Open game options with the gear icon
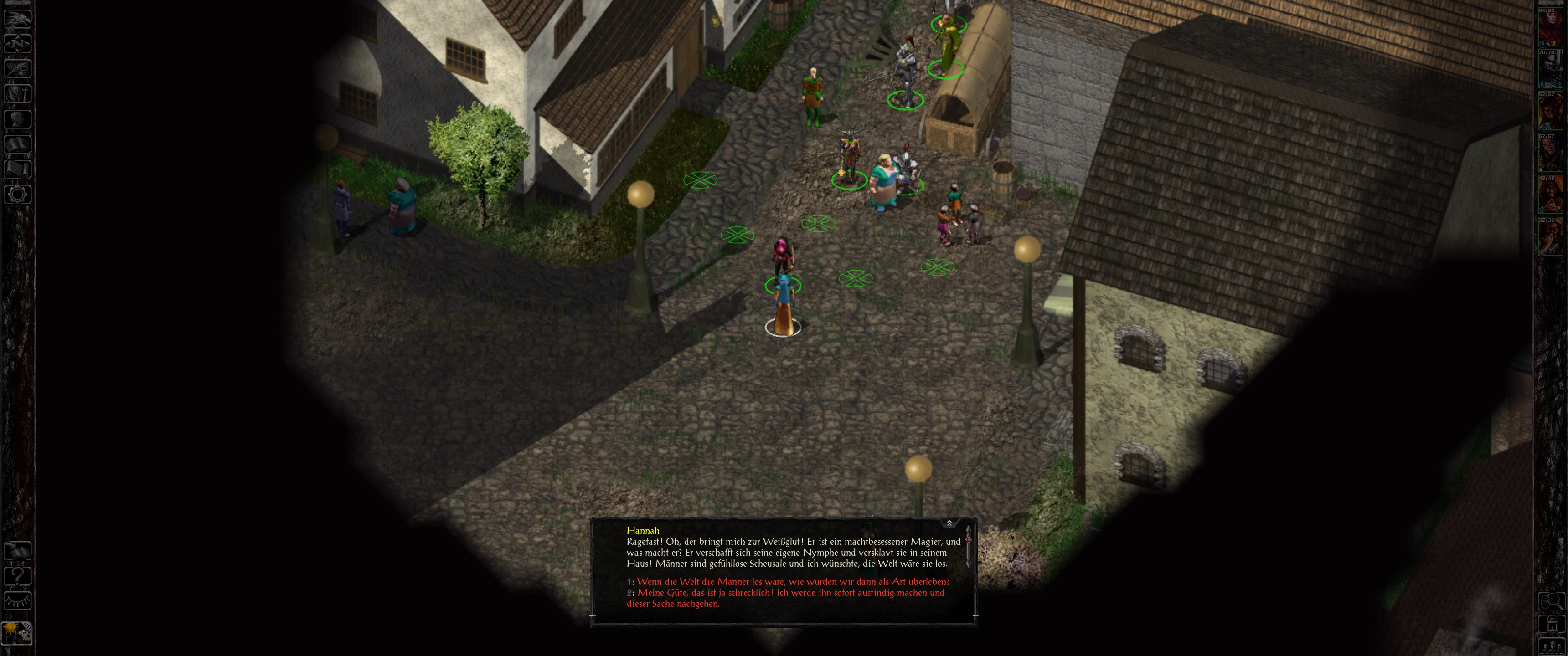The width and height of the screenshot is (1568, 656). (18, 194)
